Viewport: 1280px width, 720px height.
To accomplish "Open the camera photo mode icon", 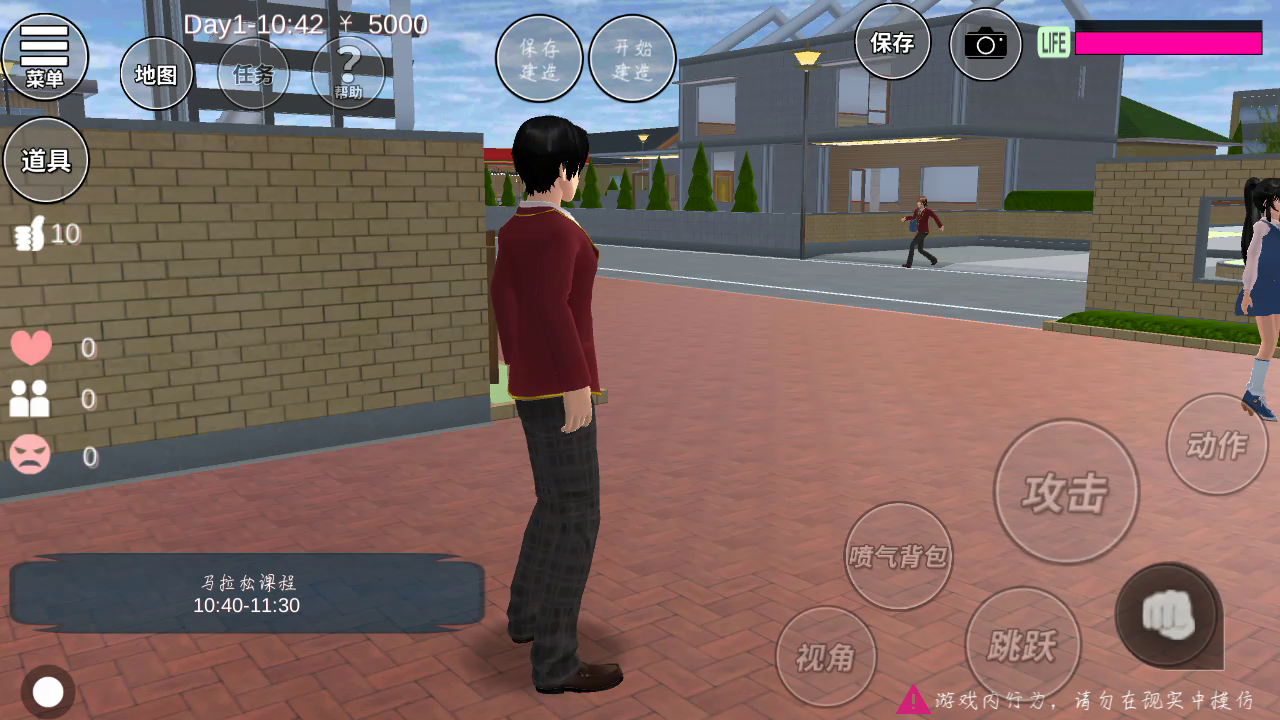I will click(x=985, y=44).
